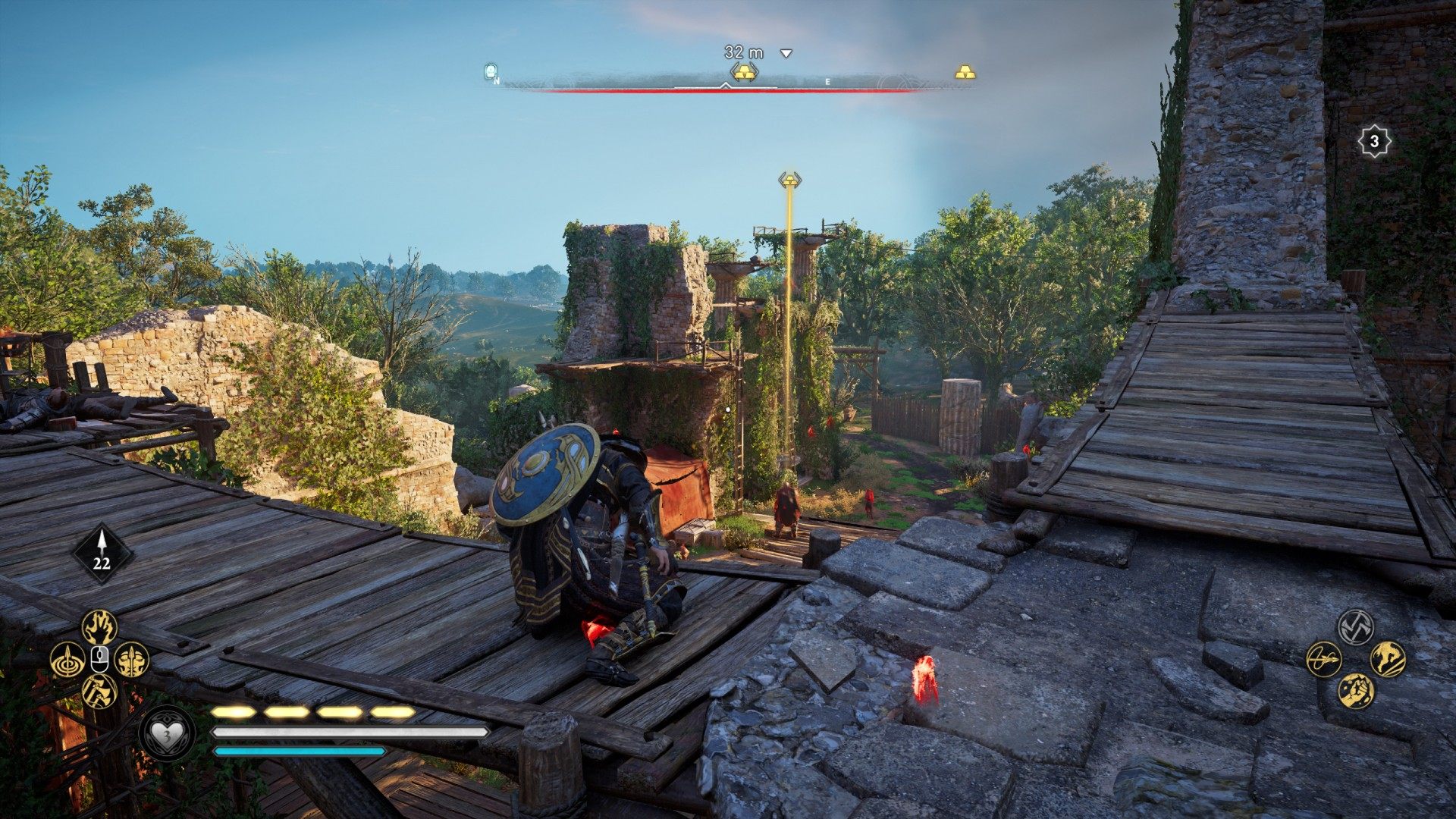
Task: Trigger the leaping warrior melee ability
Action: (1388, 659)
